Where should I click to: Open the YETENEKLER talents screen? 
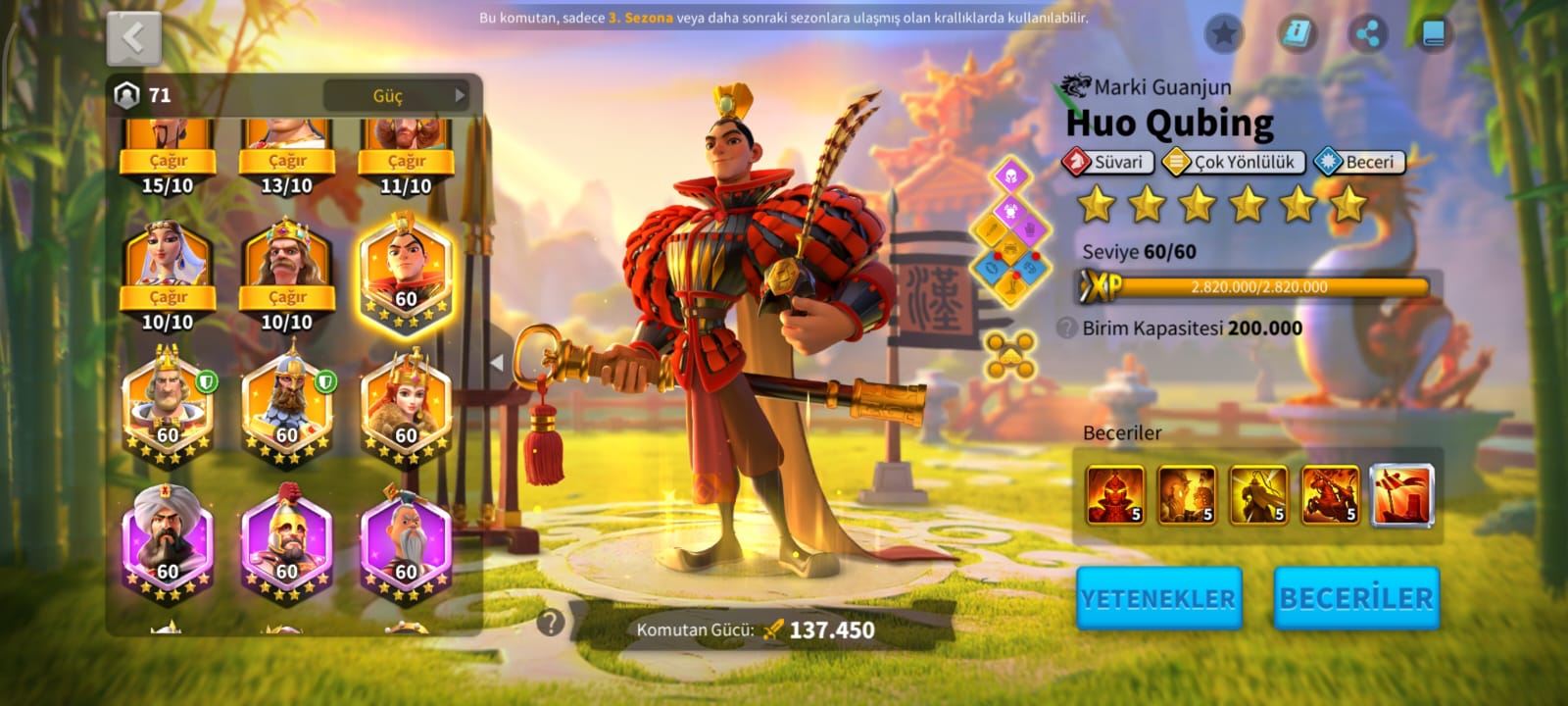point(1158,598)
